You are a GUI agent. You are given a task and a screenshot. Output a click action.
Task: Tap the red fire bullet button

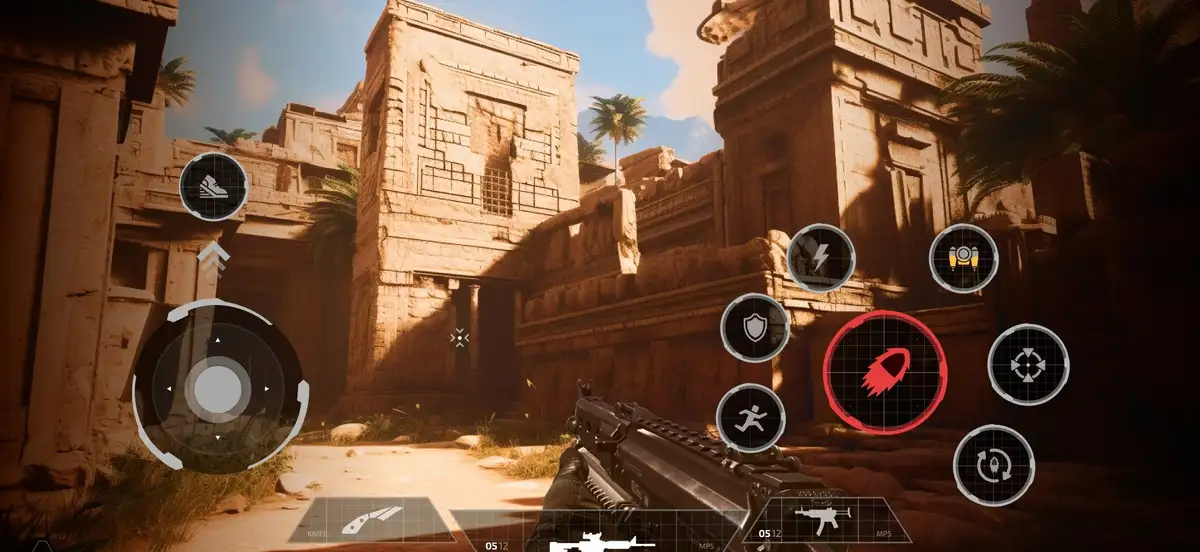(x=885, y=372)
